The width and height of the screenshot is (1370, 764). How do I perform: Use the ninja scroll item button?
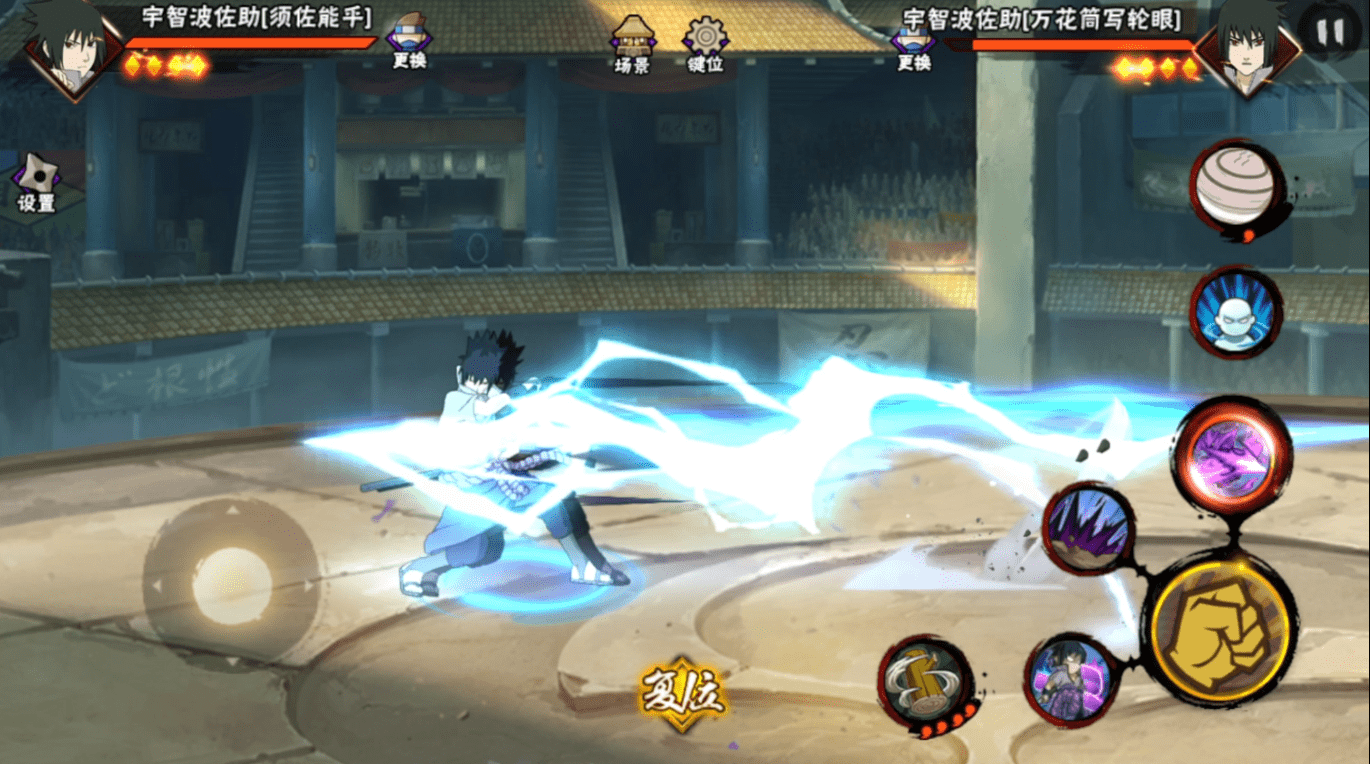(1237, 189)
